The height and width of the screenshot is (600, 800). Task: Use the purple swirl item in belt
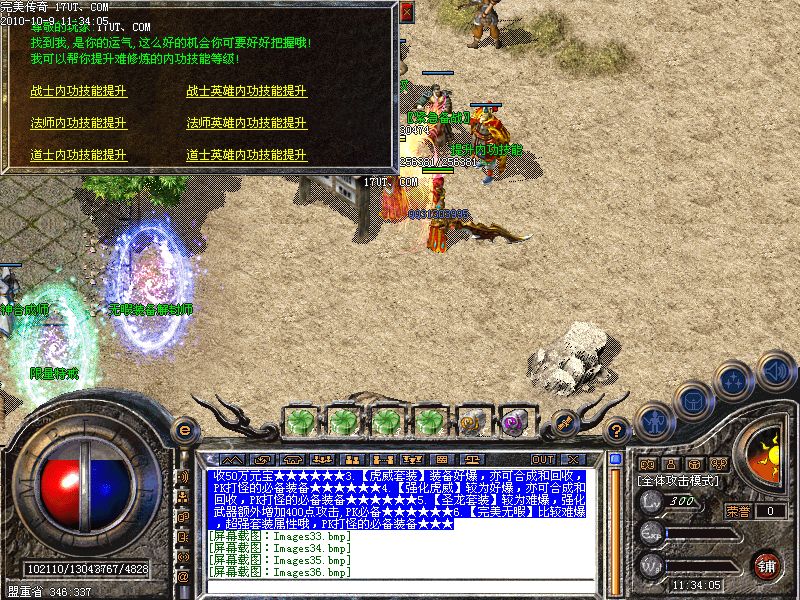516,420
